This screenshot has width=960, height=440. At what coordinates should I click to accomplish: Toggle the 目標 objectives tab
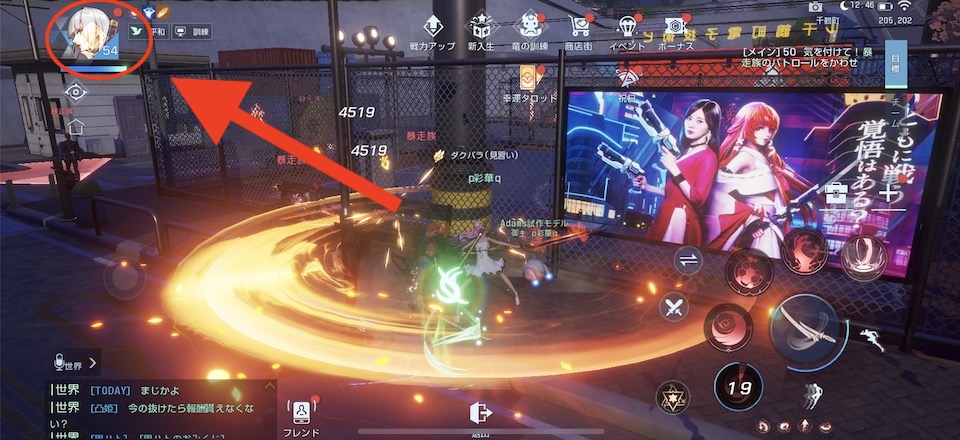click(x=895, y=62)
